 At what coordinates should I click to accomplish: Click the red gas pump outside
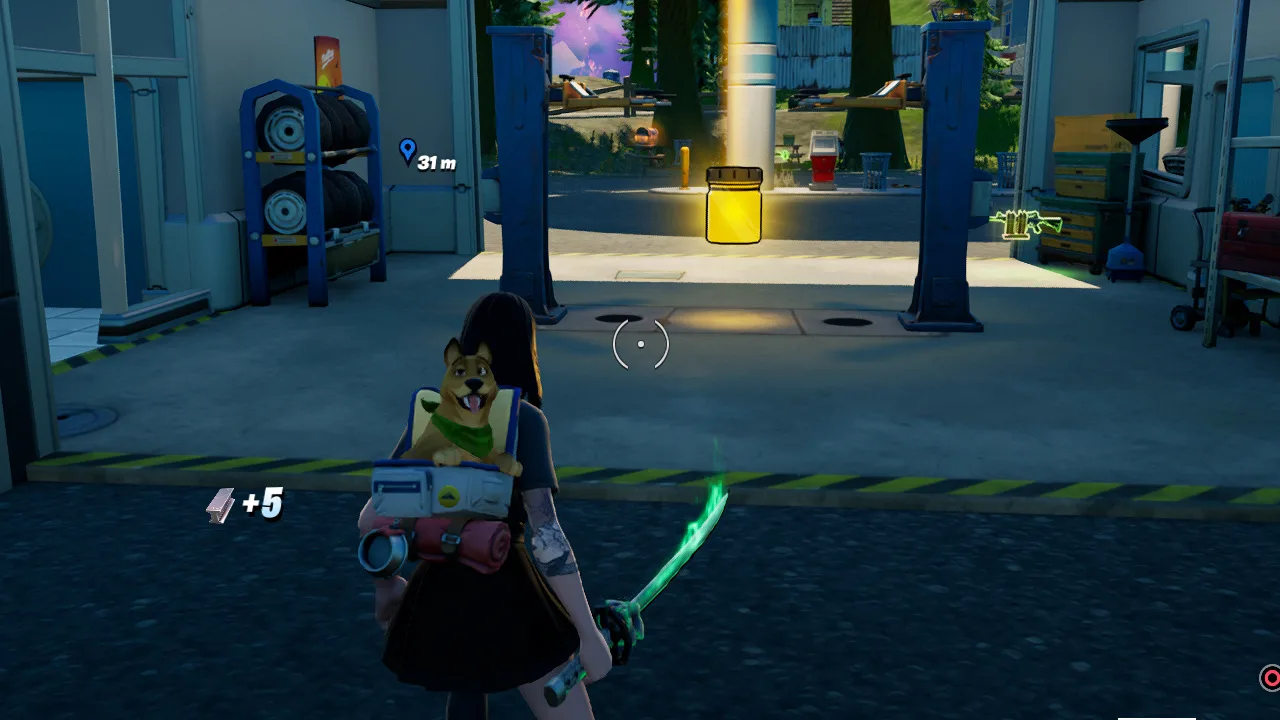pyautogui.click(x=823, y=165)
